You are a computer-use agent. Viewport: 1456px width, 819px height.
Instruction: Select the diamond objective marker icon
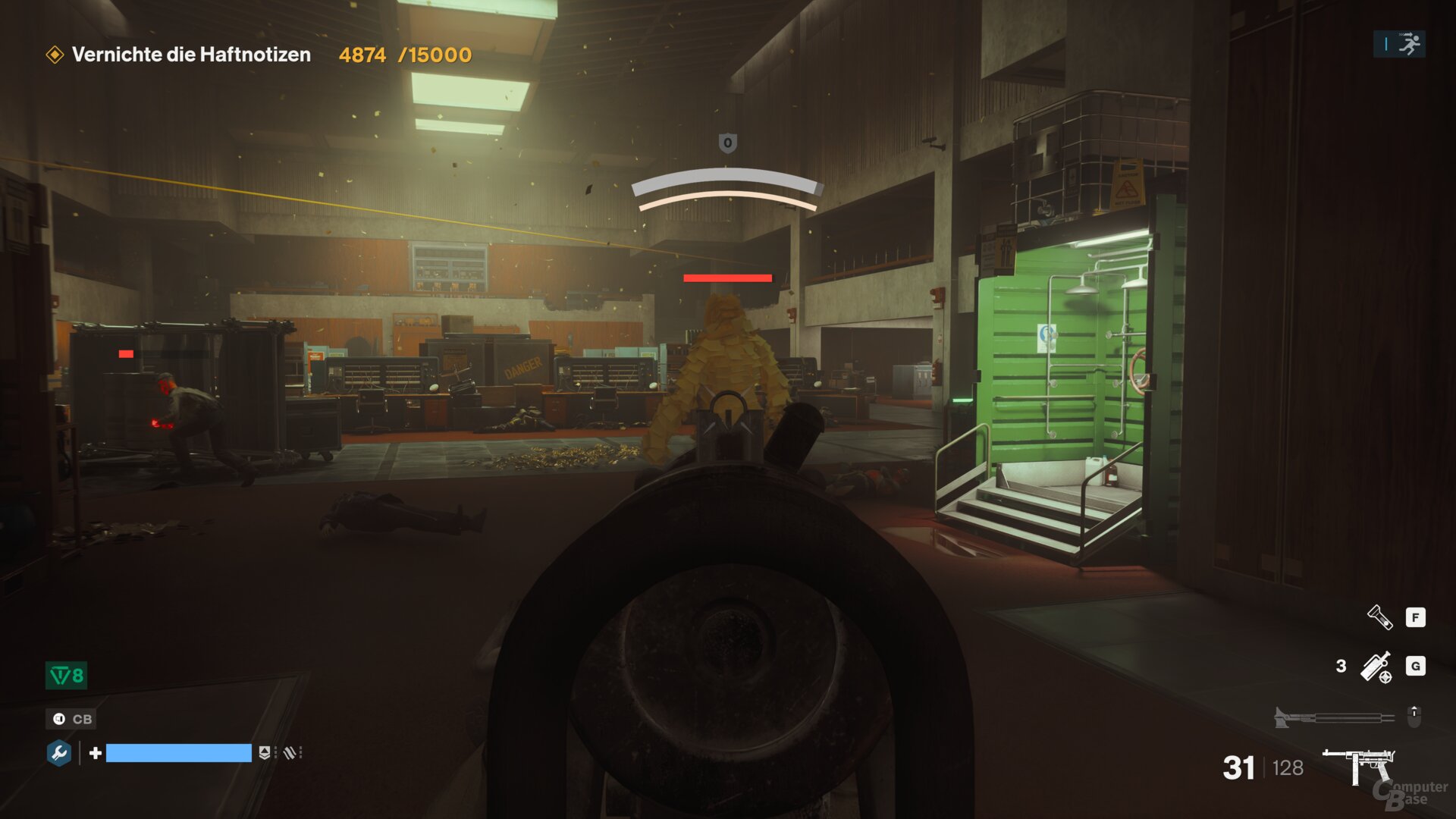click(x=54, y=54)
